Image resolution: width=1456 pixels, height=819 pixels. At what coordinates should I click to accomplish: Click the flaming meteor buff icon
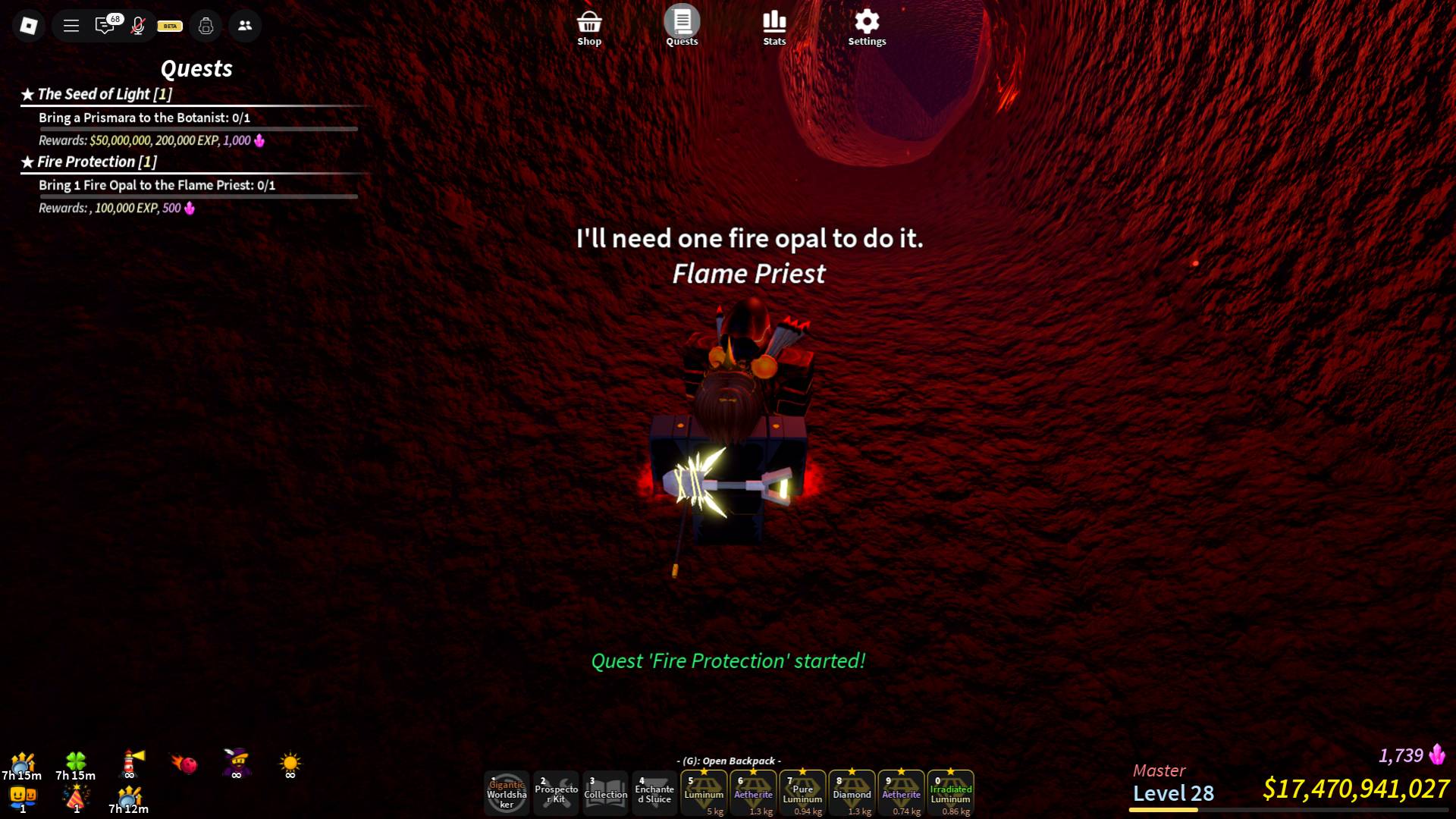(183, 764)
